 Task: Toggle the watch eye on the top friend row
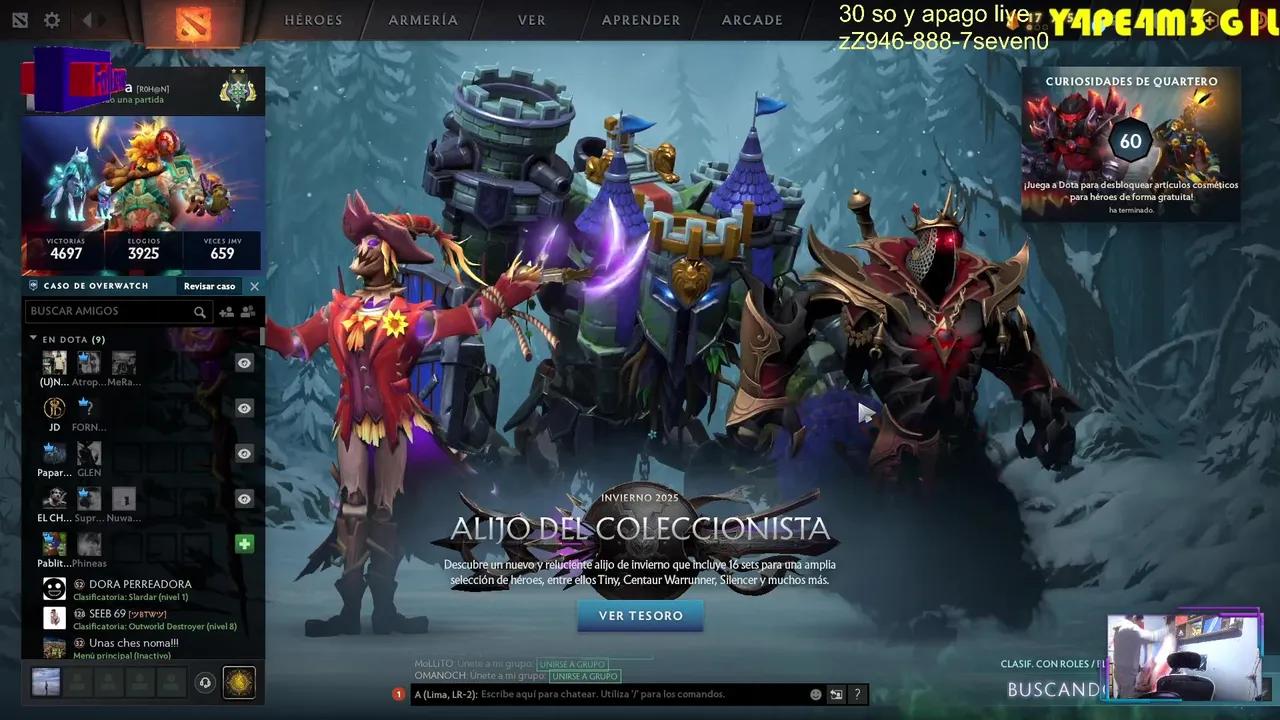[x=244, y=363]
